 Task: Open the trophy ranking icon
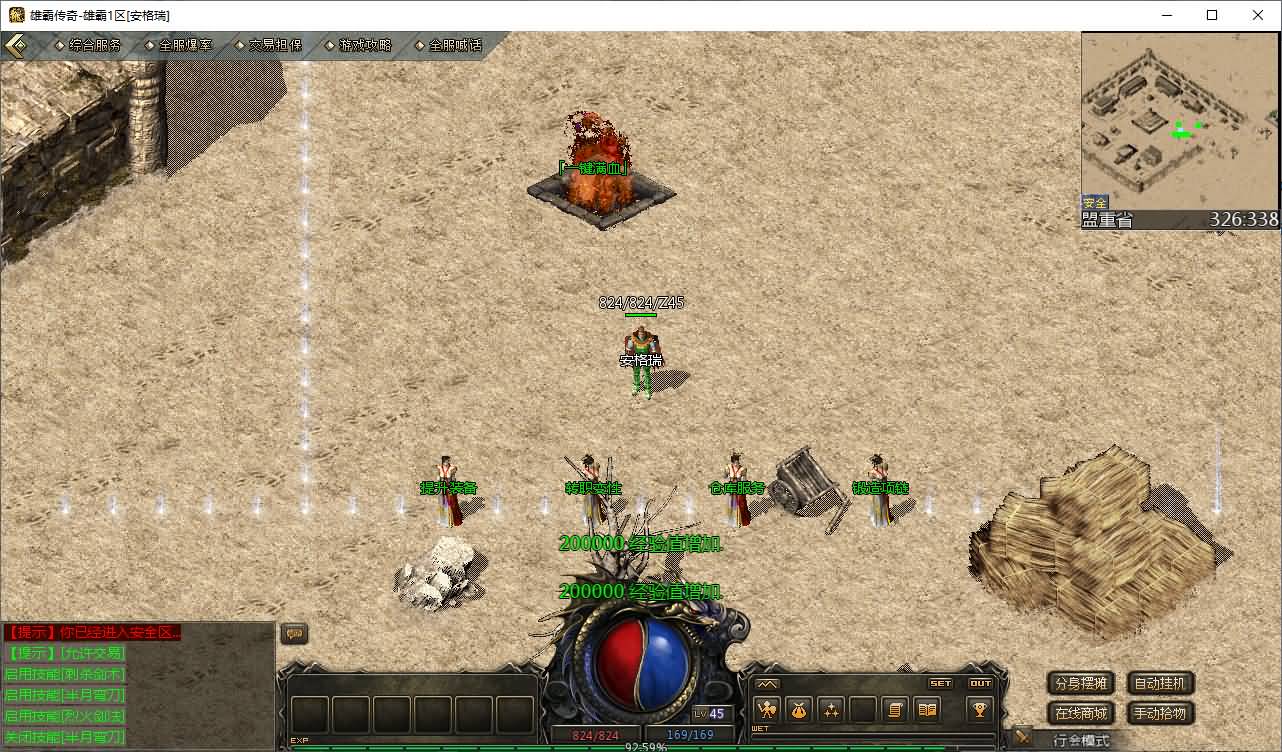979,710
